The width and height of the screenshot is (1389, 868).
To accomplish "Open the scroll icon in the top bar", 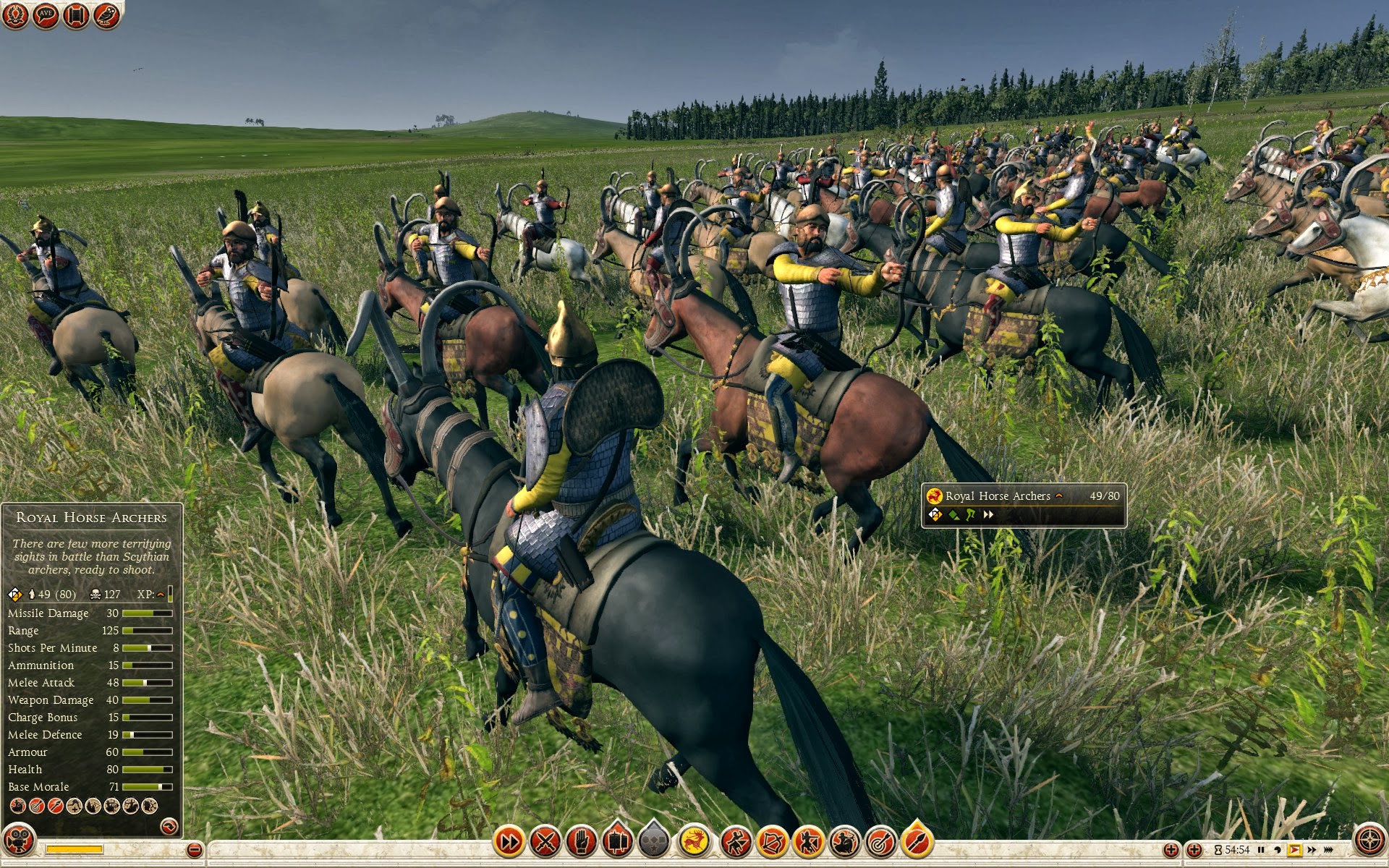I will [x=76, y=14].
